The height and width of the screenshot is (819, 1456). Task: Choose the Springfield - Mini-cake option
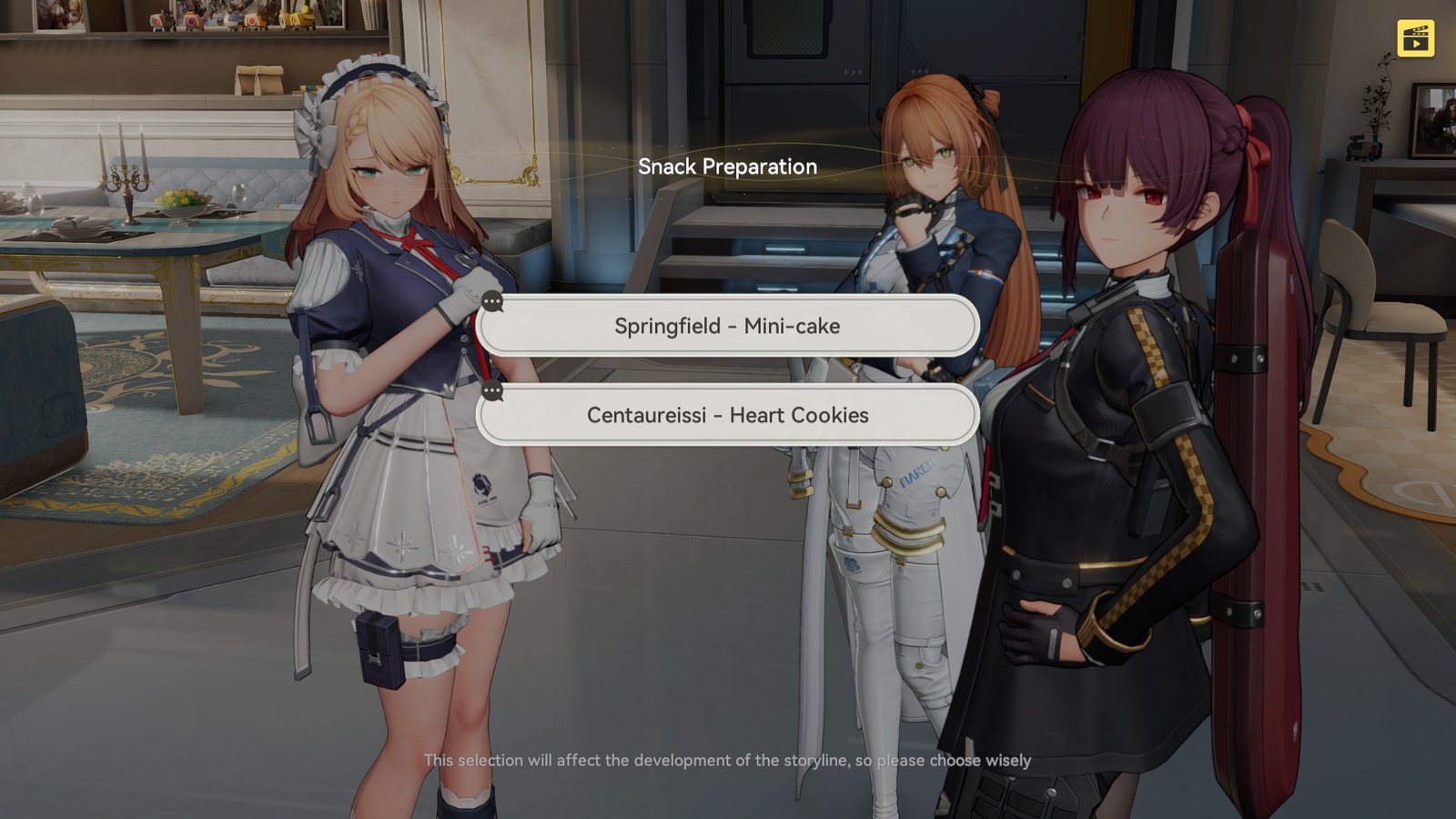(727, 326)
